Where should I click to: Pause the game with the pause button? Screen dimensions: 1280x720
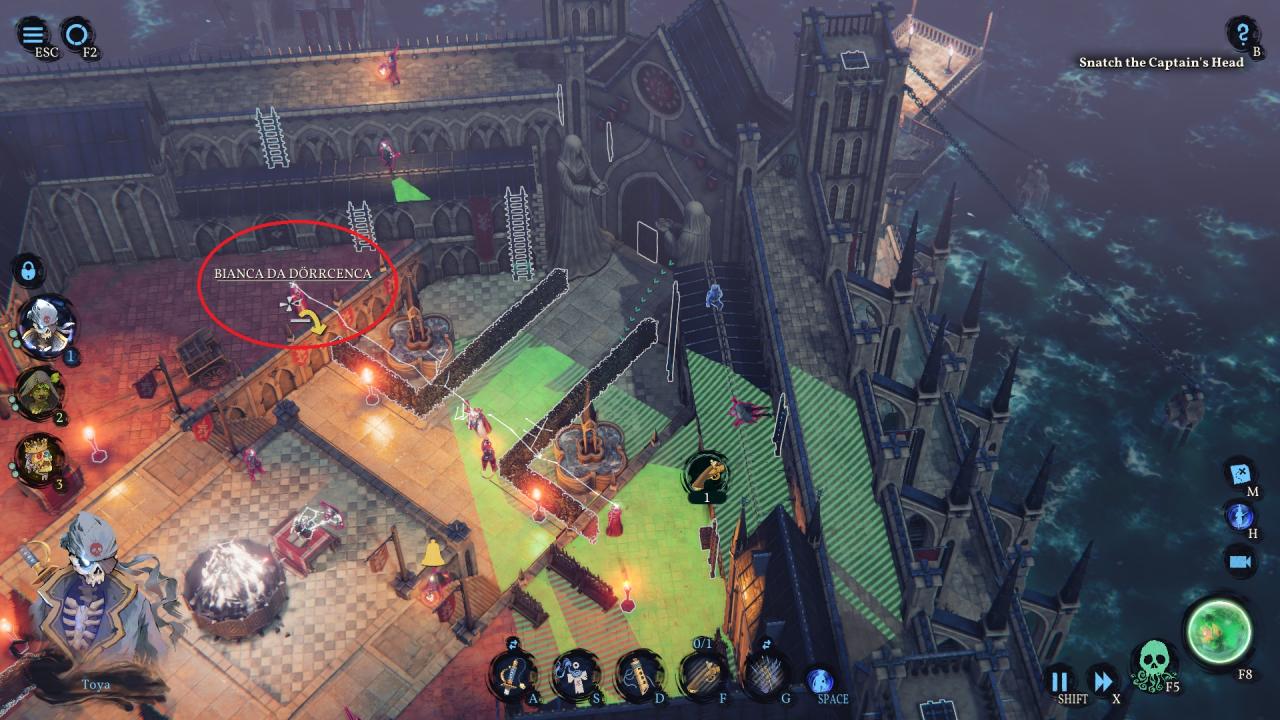coord(1059,682)
